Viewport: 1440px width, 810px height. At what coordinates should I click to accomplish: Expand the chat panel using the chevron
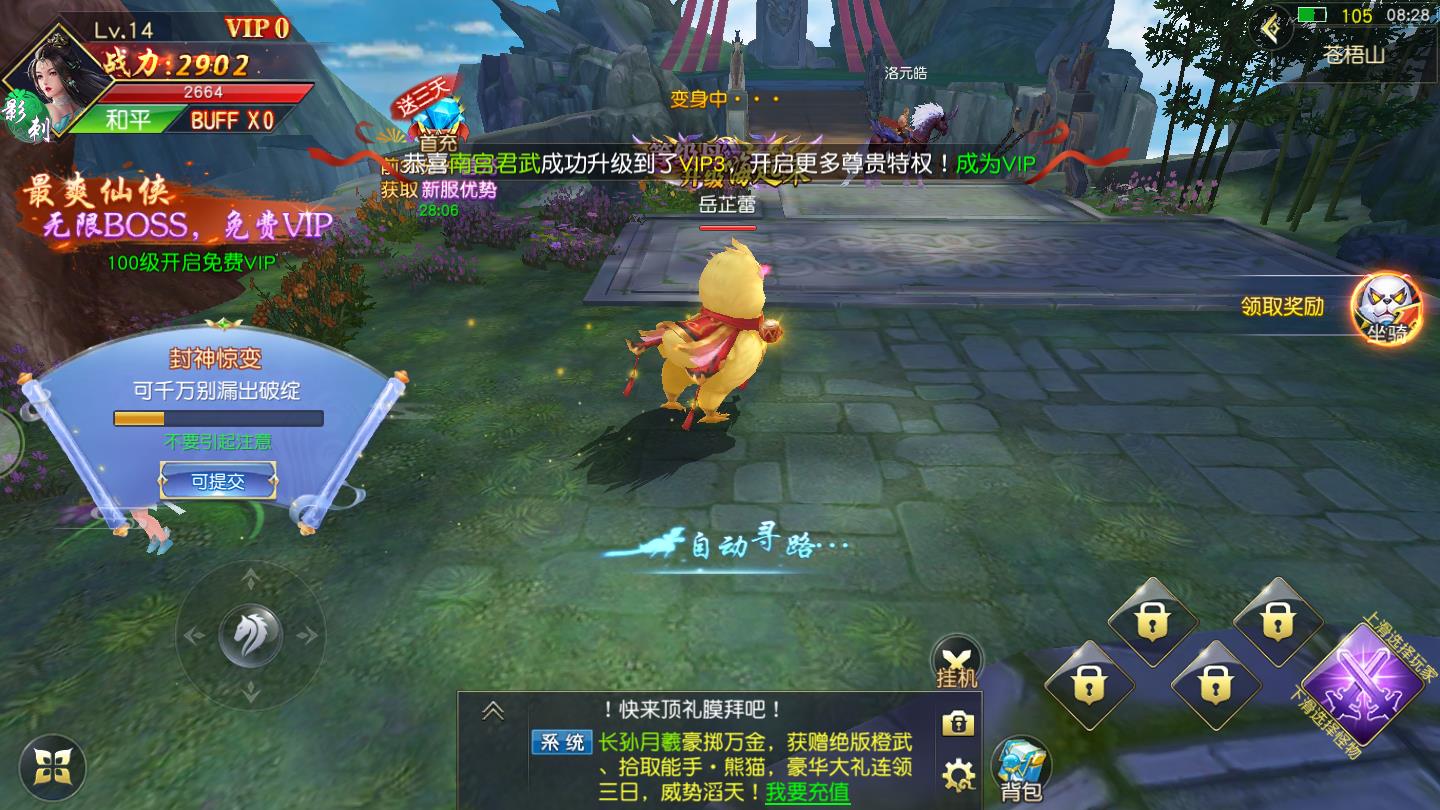492,710
